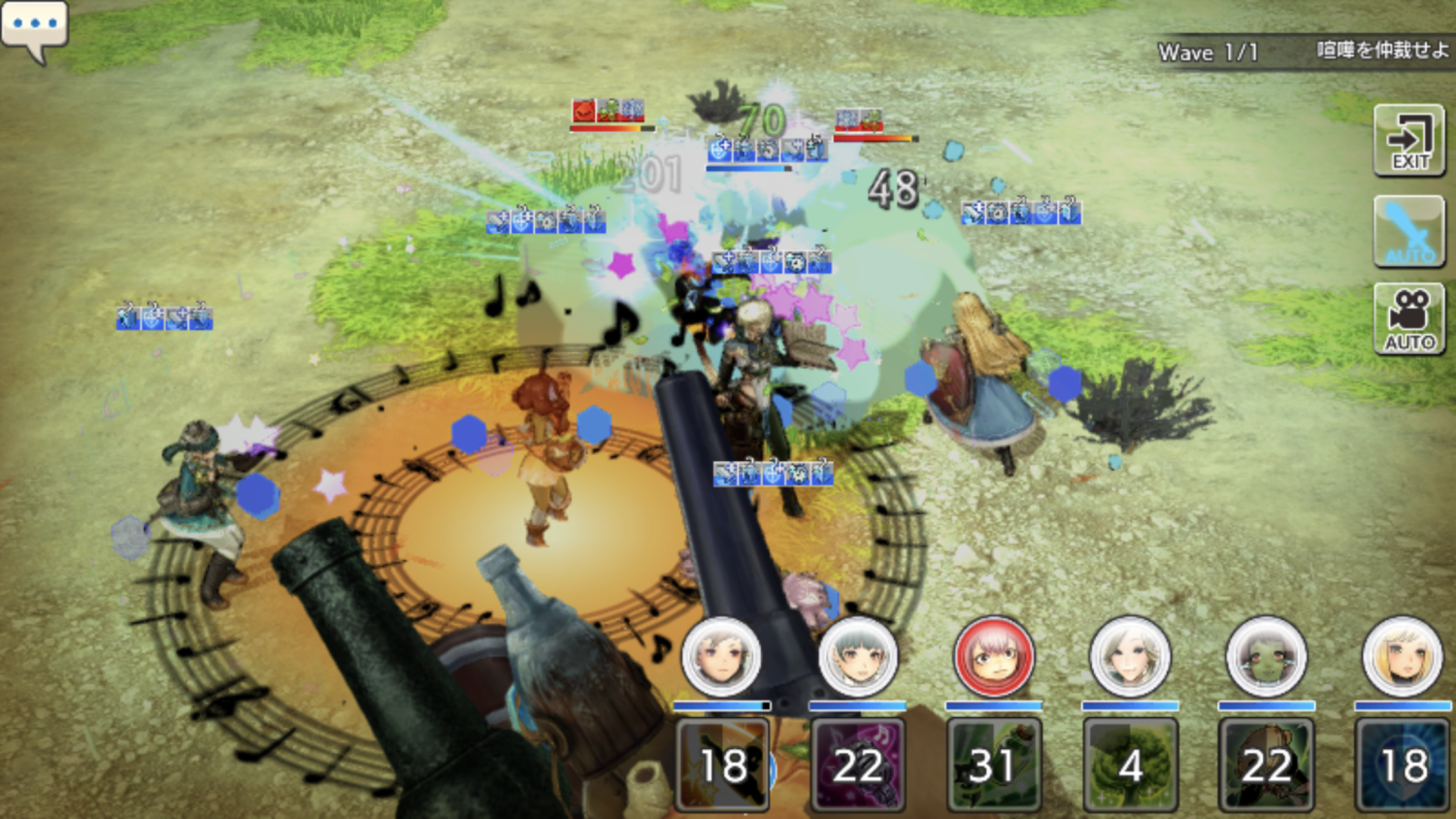Toggle the blue sword auto-battle button

1409,231
